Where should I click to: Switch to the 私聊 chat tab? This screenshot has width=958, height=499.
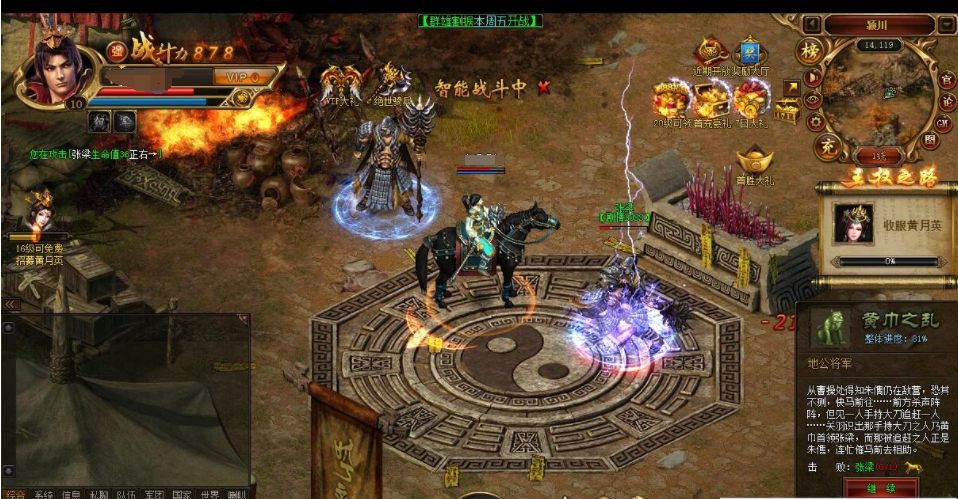coord(98,493)
